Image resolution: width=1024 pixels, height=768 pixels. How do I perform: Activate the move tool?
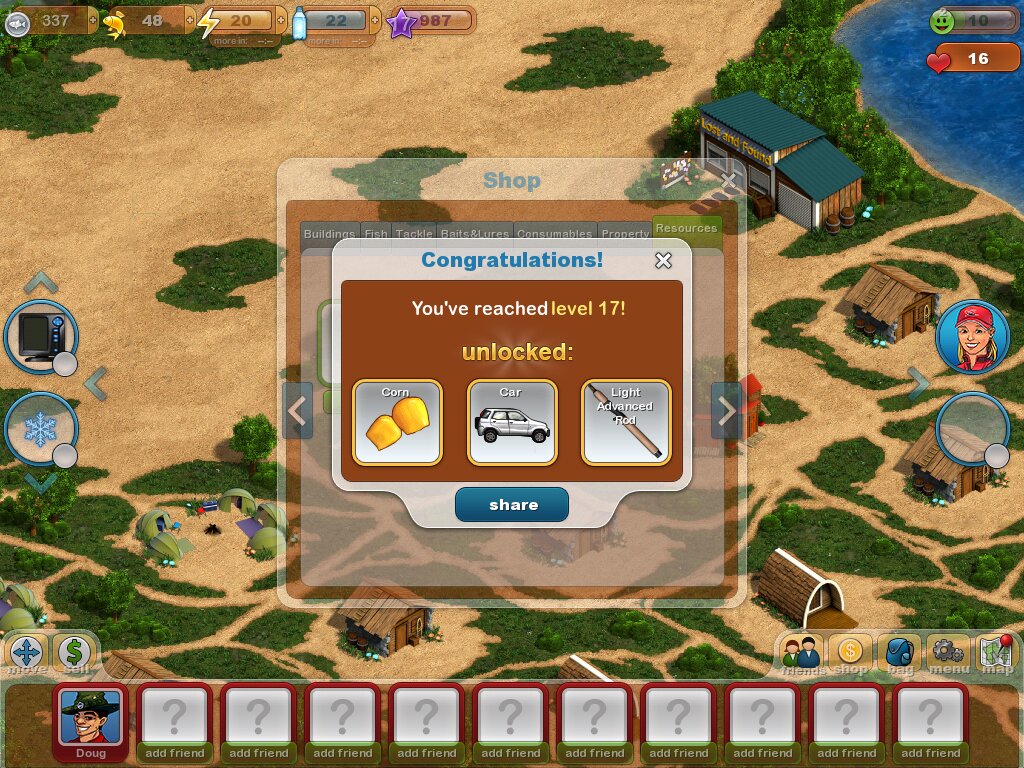point(27,654)
